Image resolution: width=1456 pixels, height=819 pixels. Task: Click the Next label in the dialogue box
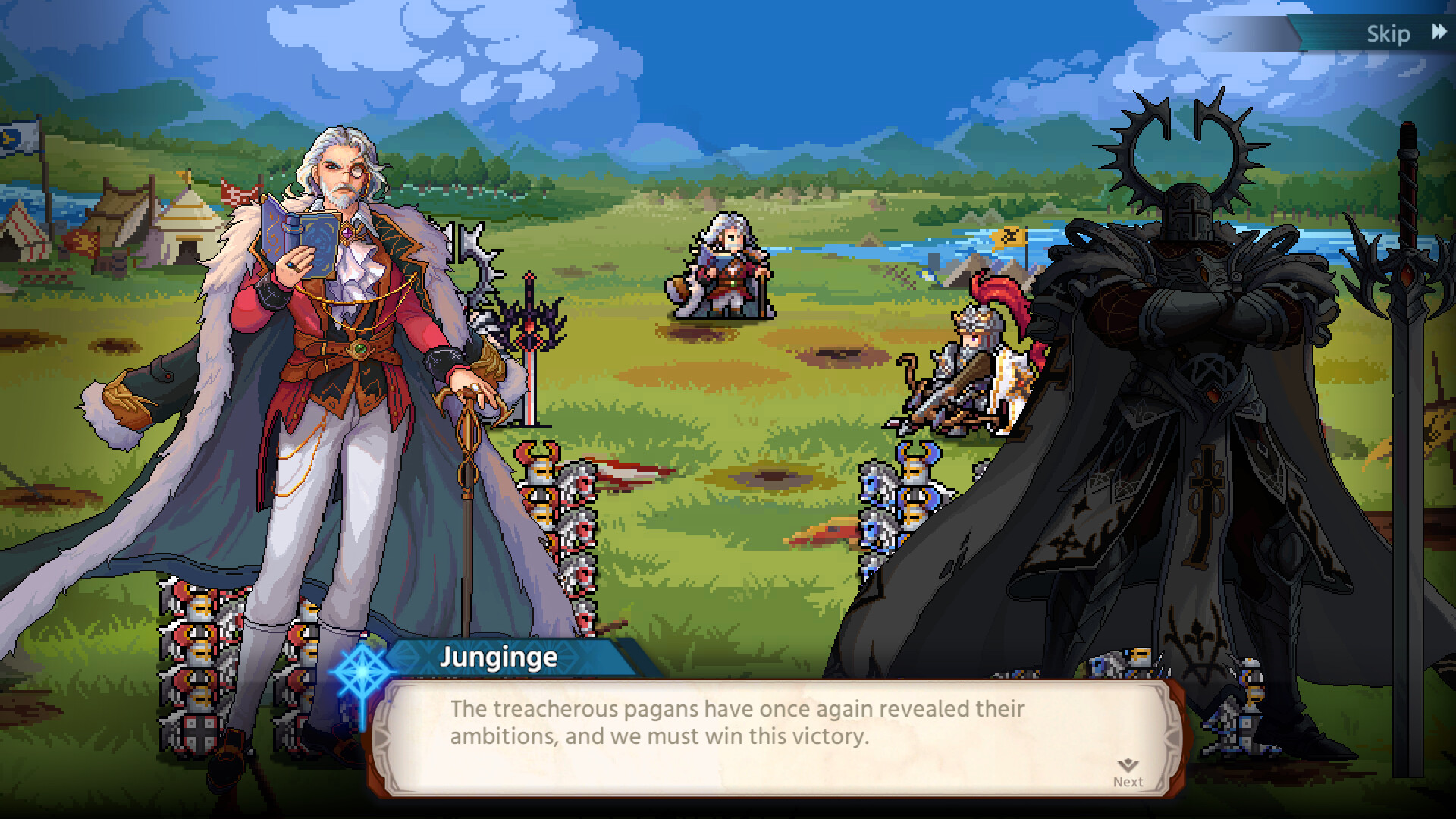click(x=1128, y=781)
